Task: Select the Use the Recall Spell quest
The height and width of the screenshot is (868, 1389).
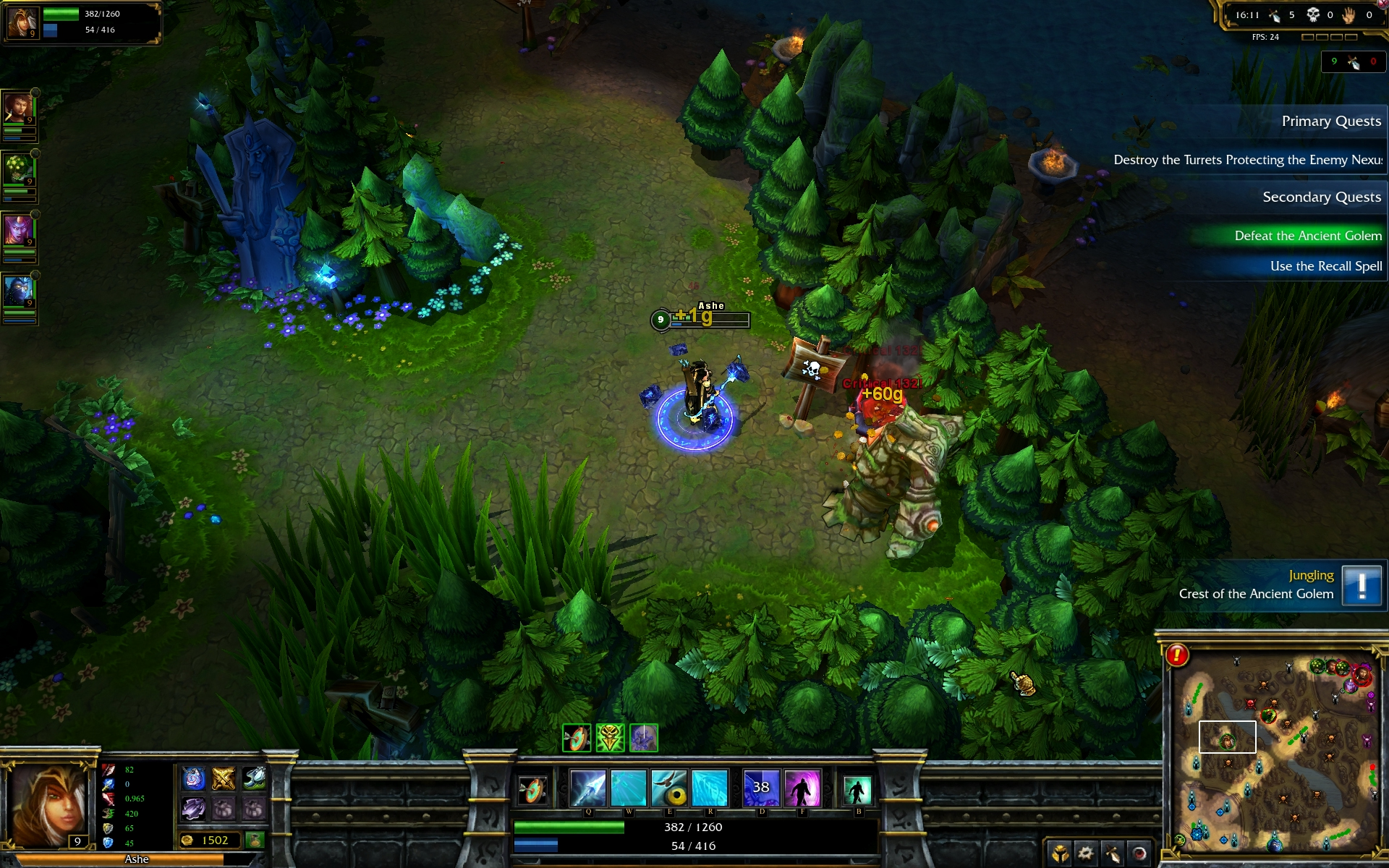Action: [x=1325, y=266]
